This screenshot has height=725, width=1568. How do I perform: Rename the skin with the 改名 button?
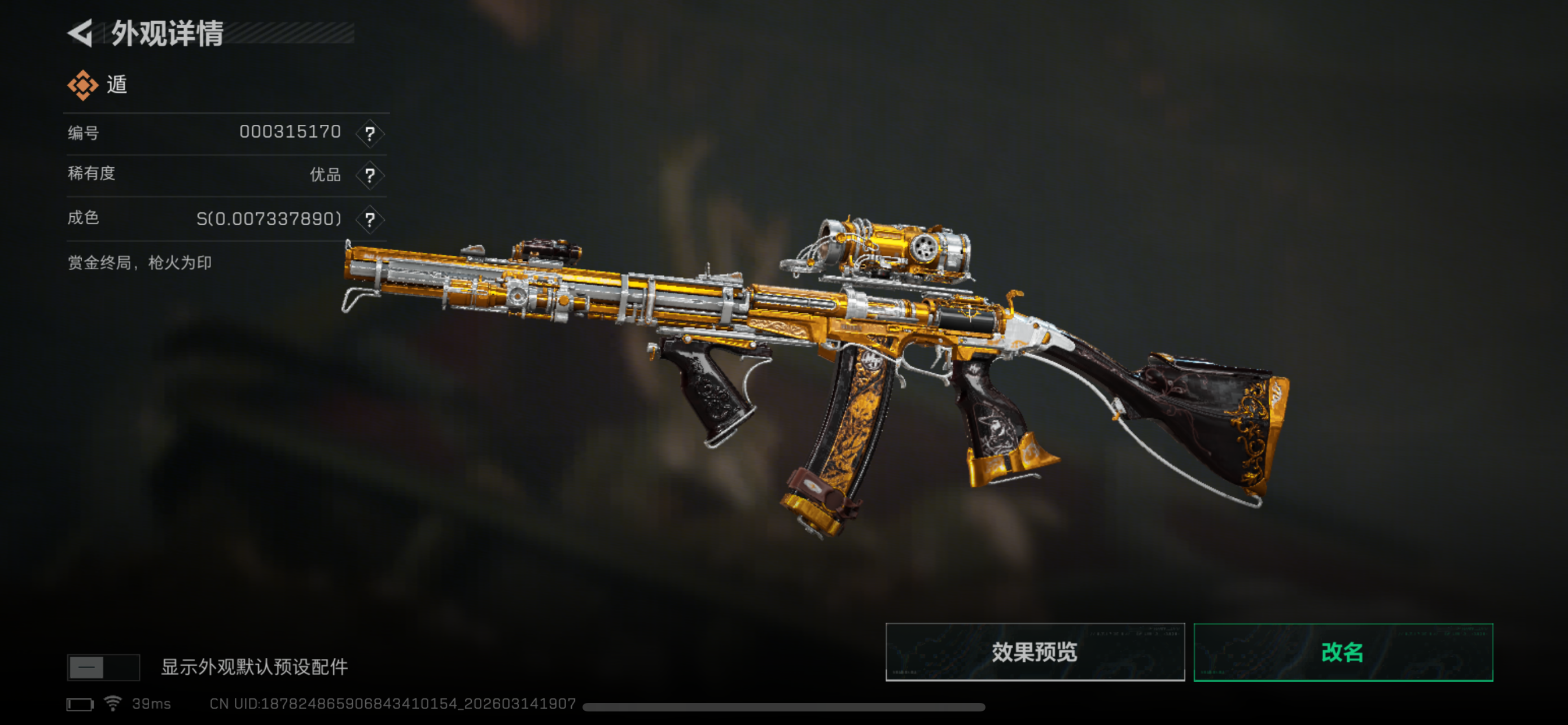1343,652
